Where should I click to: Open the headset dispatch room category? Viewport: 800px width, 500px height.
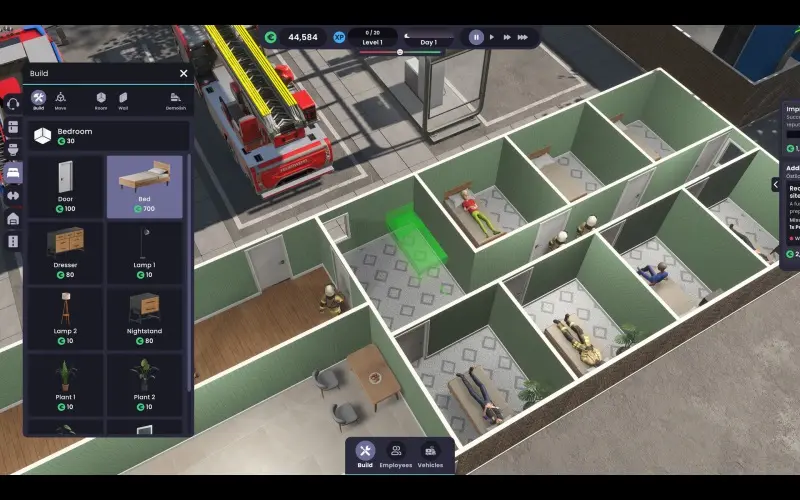tap(13, 103)
